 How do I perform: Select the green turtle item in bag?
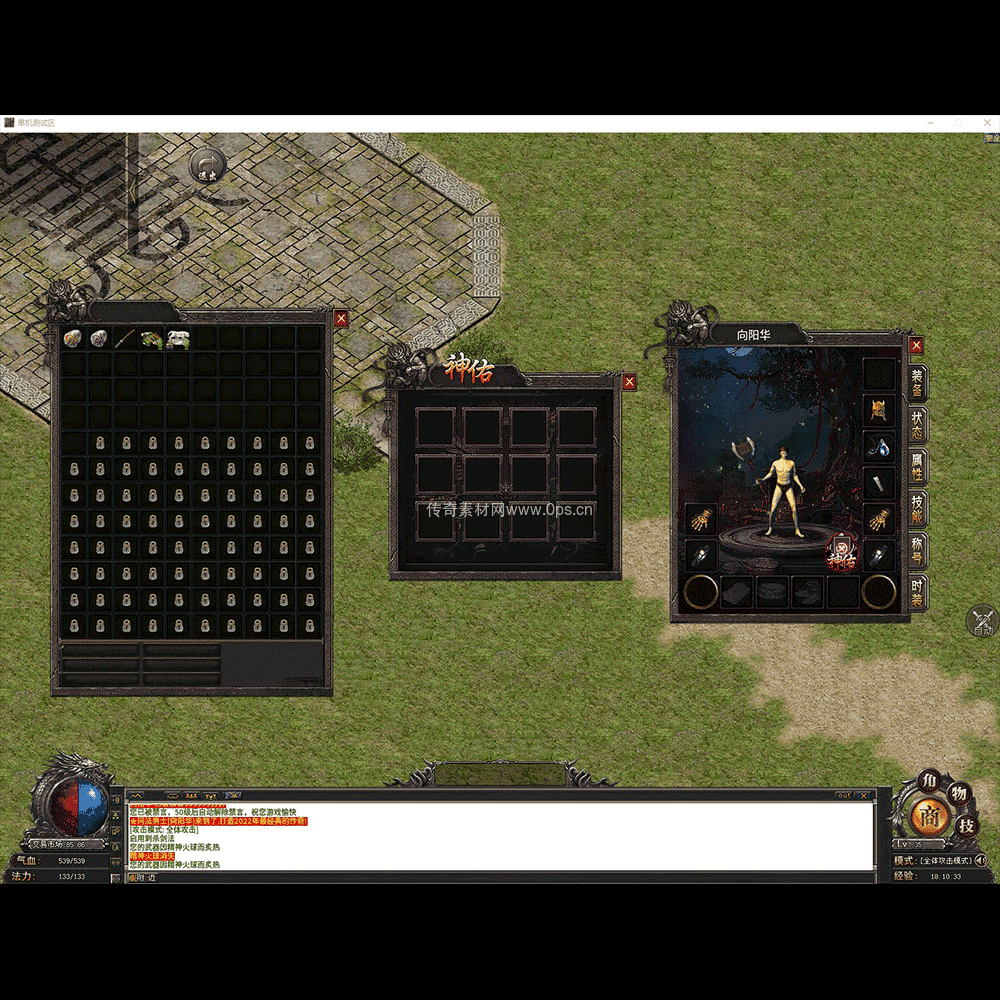(x=151, y=339)
